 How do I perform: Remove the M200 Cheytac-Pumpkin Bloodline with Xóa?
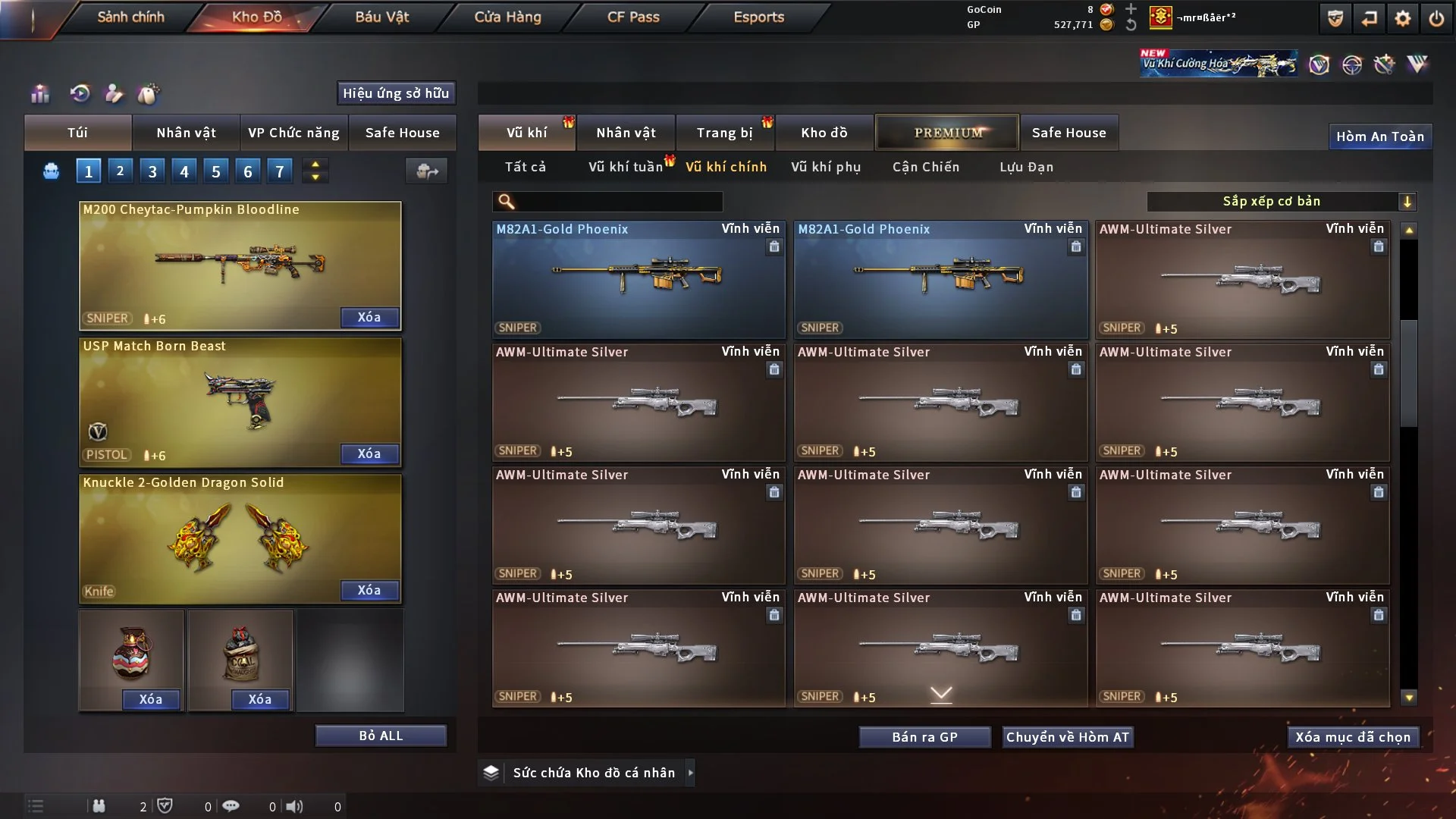(369, 317)
